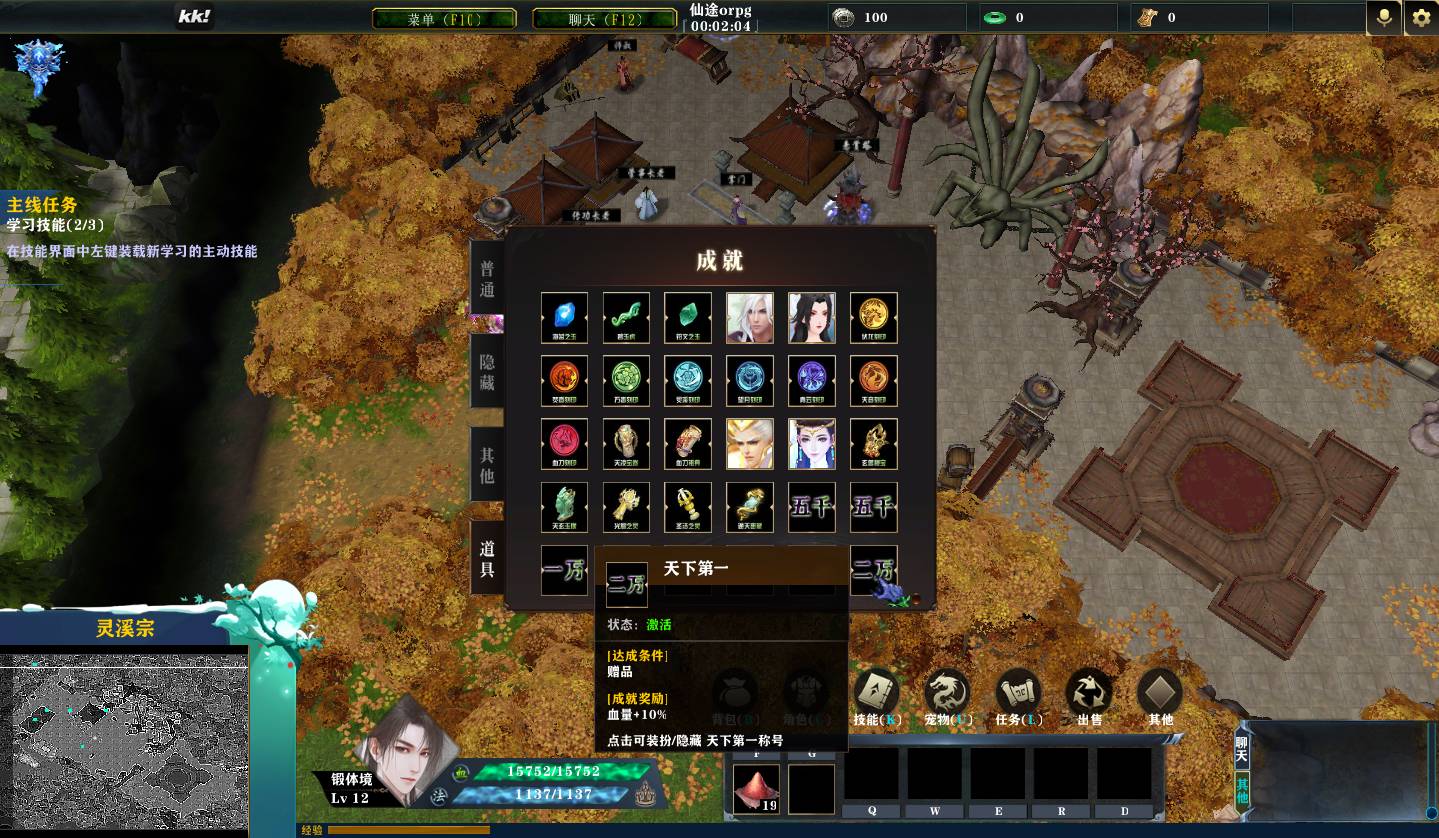
Task: Click the 灵溪宗 minimap
Action: (124, 742)
